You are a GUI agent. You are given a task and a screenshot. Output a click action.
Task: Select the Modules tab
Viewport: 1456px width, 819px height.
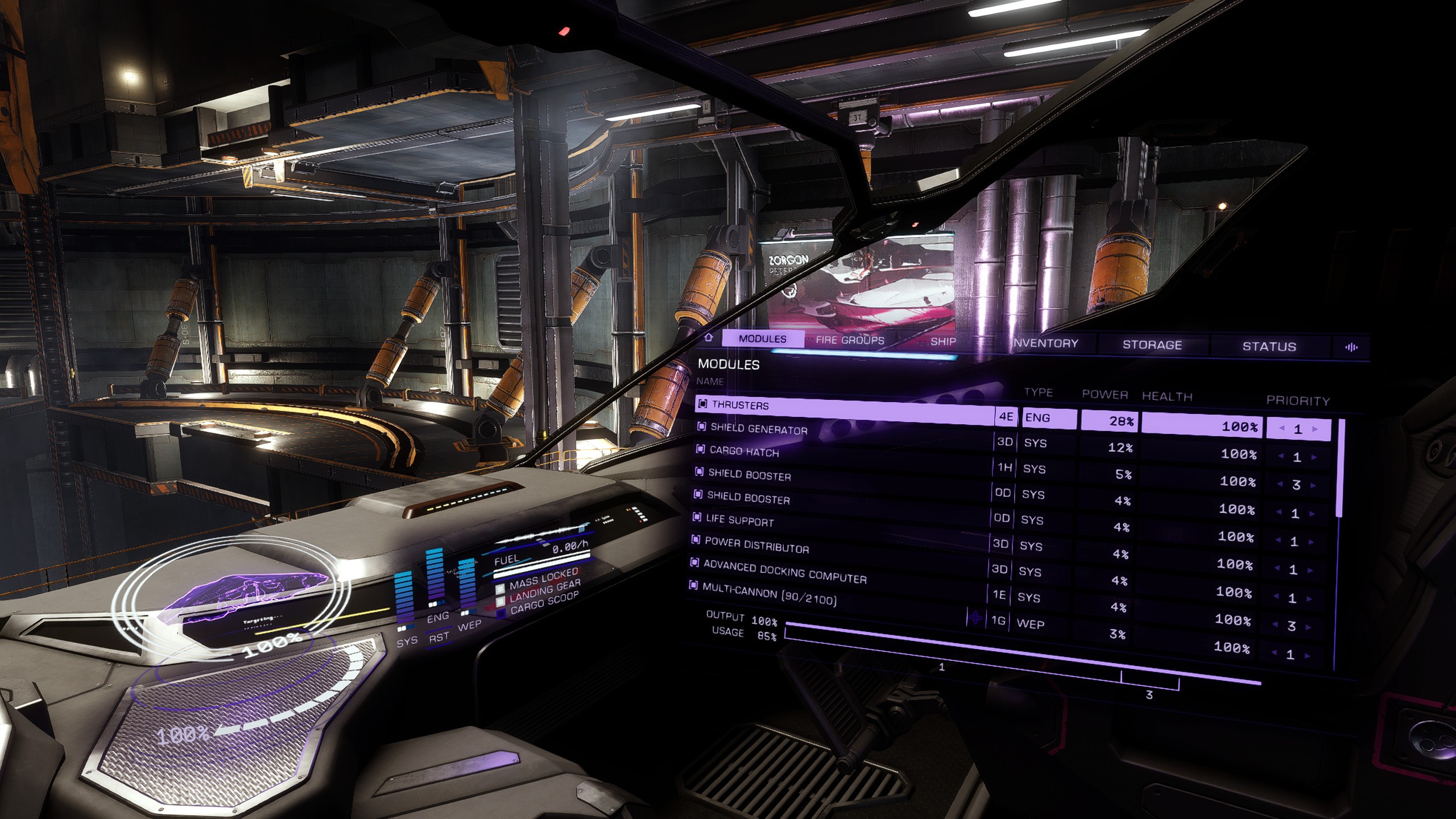(762, 339)
